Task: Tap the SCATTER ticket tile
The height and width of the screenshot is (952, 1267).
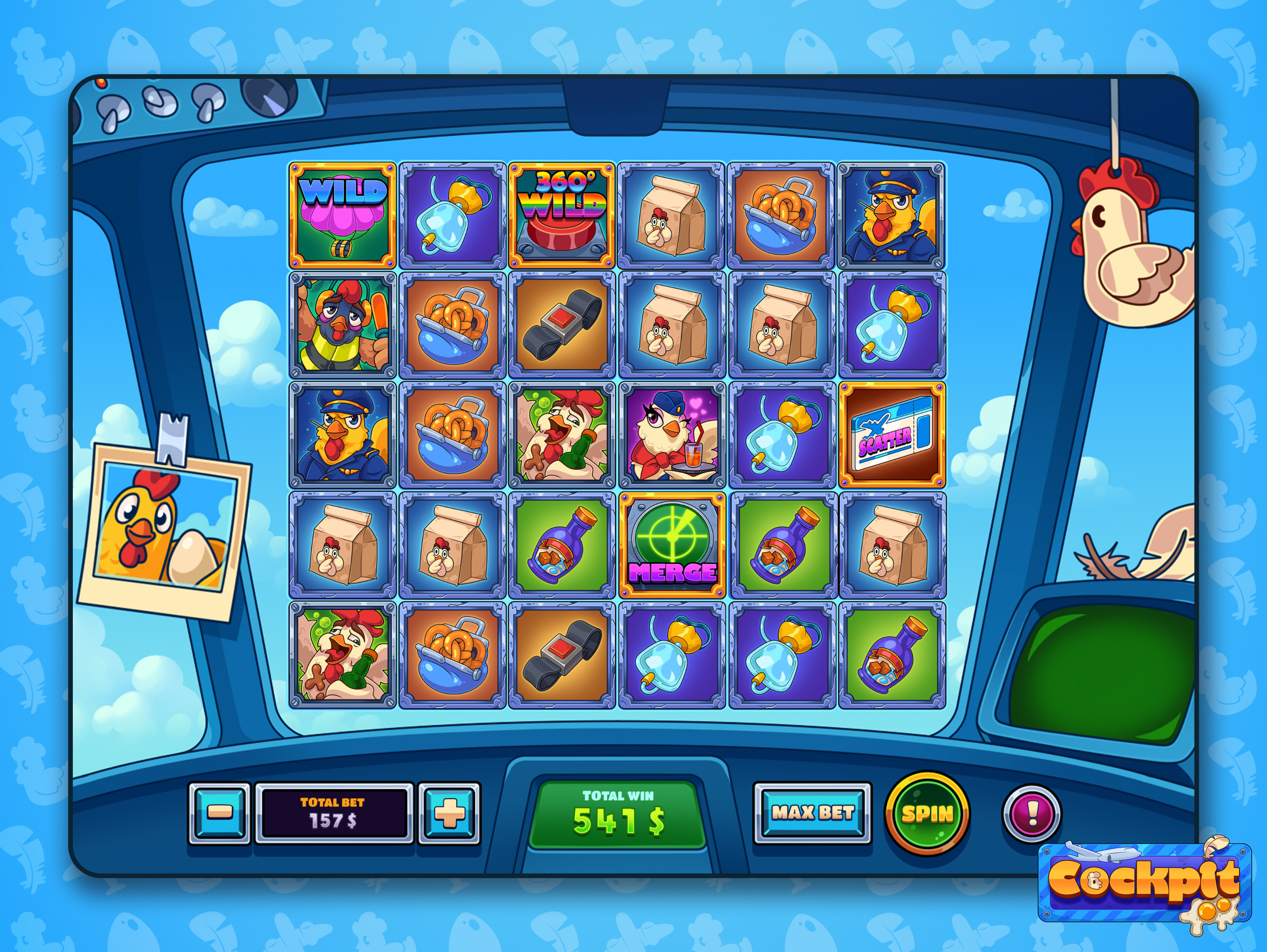Action: [x=892, y=435]
